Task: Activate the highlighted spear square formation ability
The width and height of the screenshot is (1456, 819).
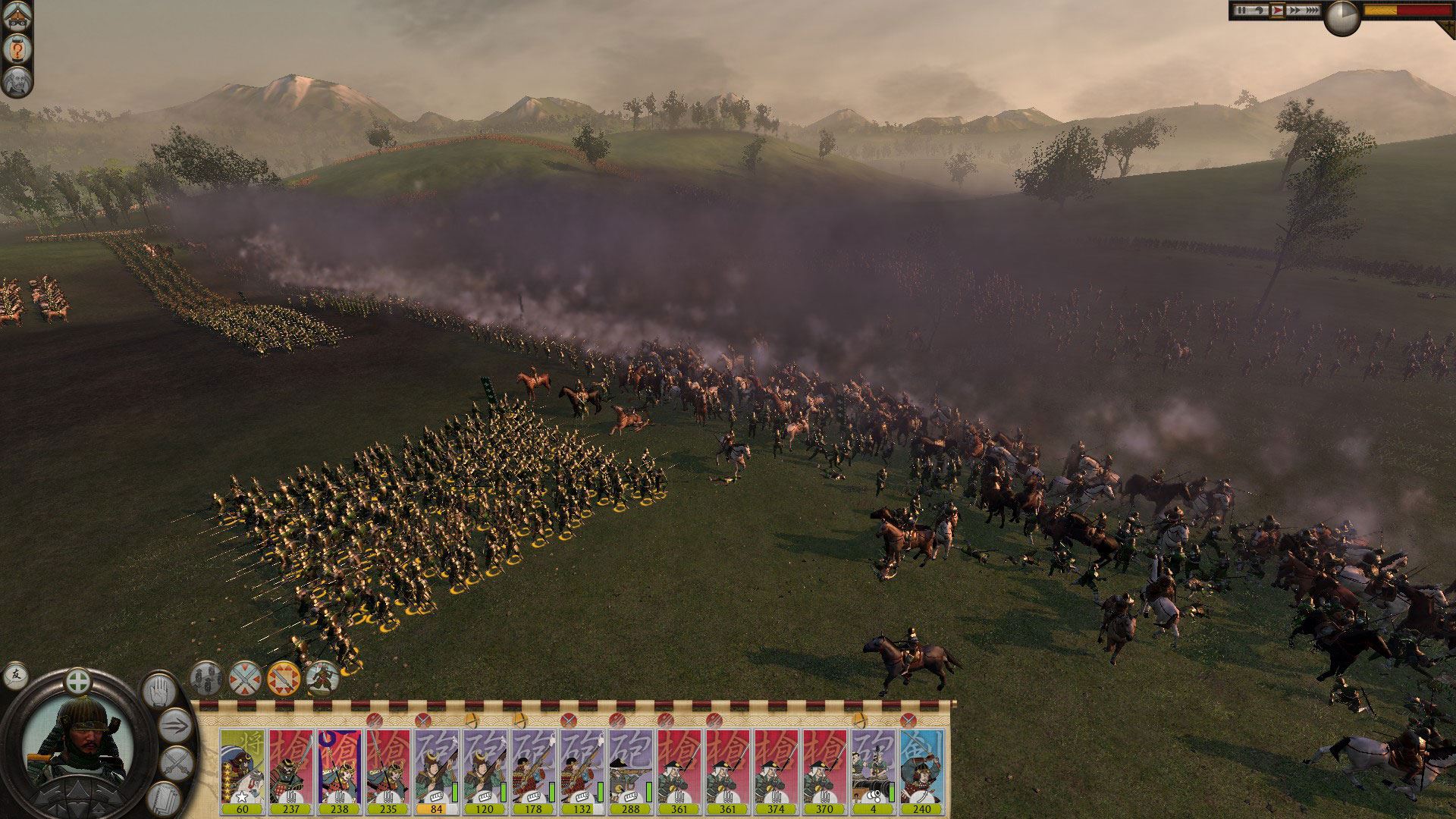Action: tap(284, 678)
